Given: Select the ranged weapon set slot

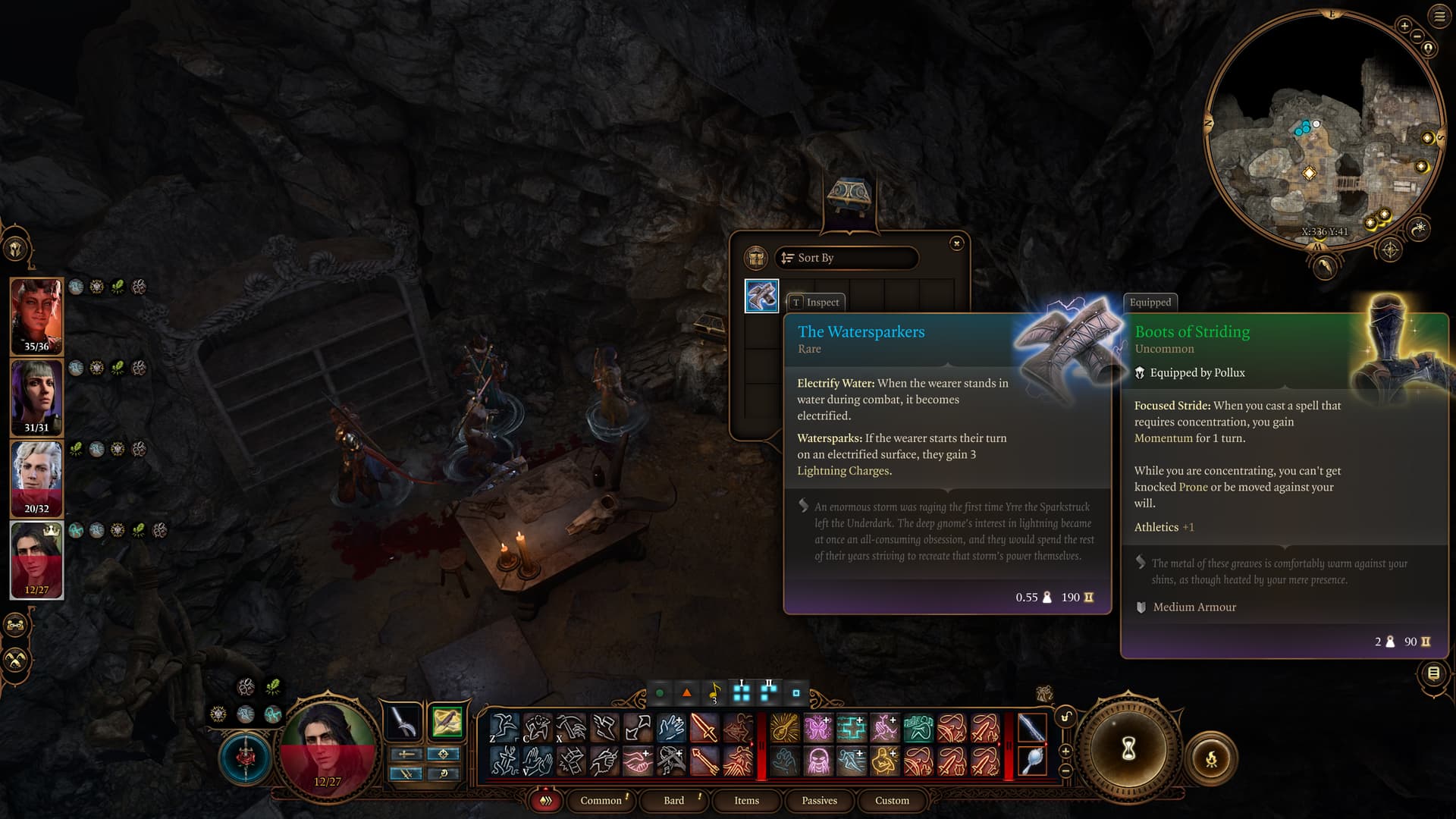Looking at the screenshot, I should 447,721.
